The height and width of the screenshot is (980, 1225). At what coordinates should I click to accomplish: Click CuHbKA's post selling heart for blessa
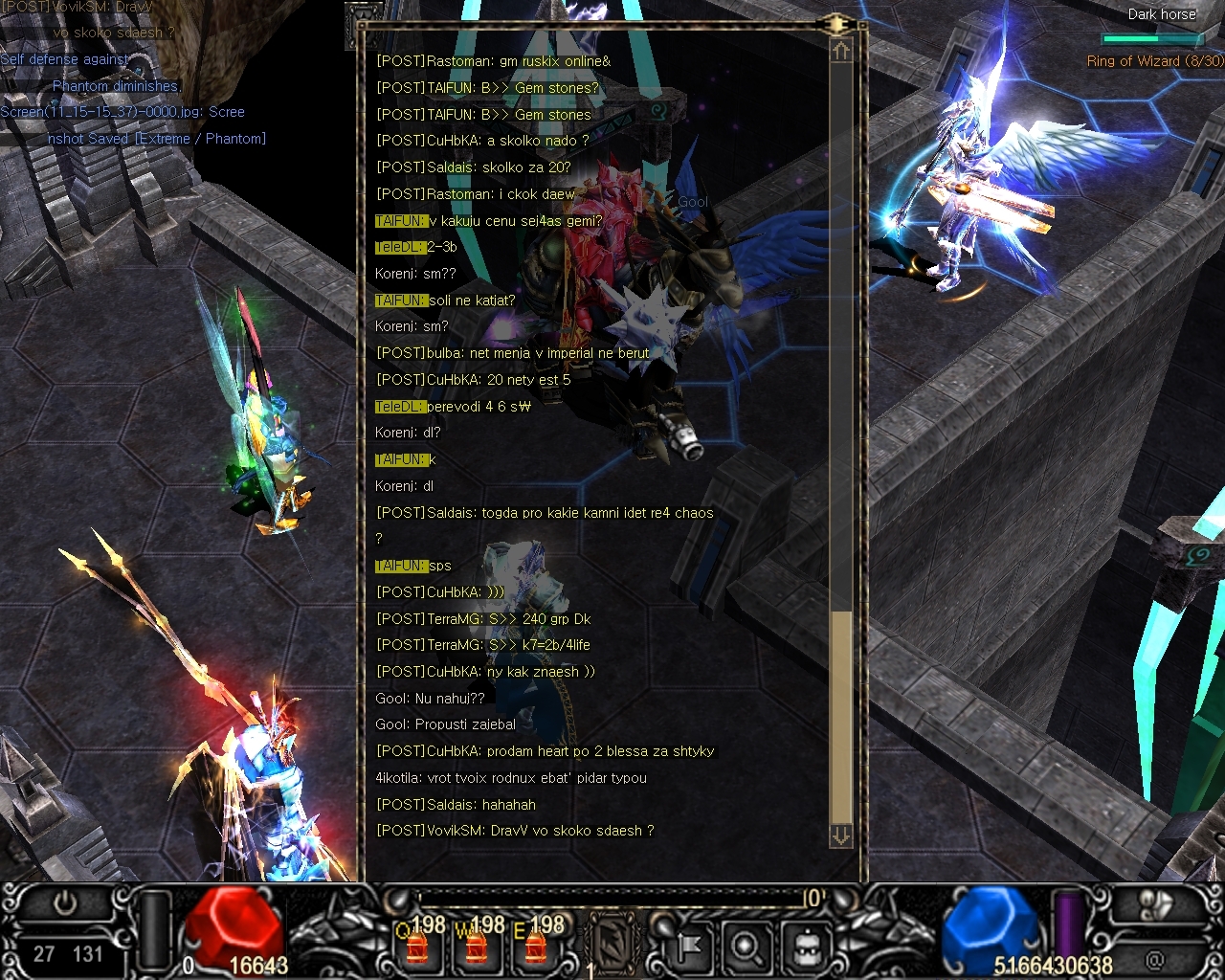[546, 751]
